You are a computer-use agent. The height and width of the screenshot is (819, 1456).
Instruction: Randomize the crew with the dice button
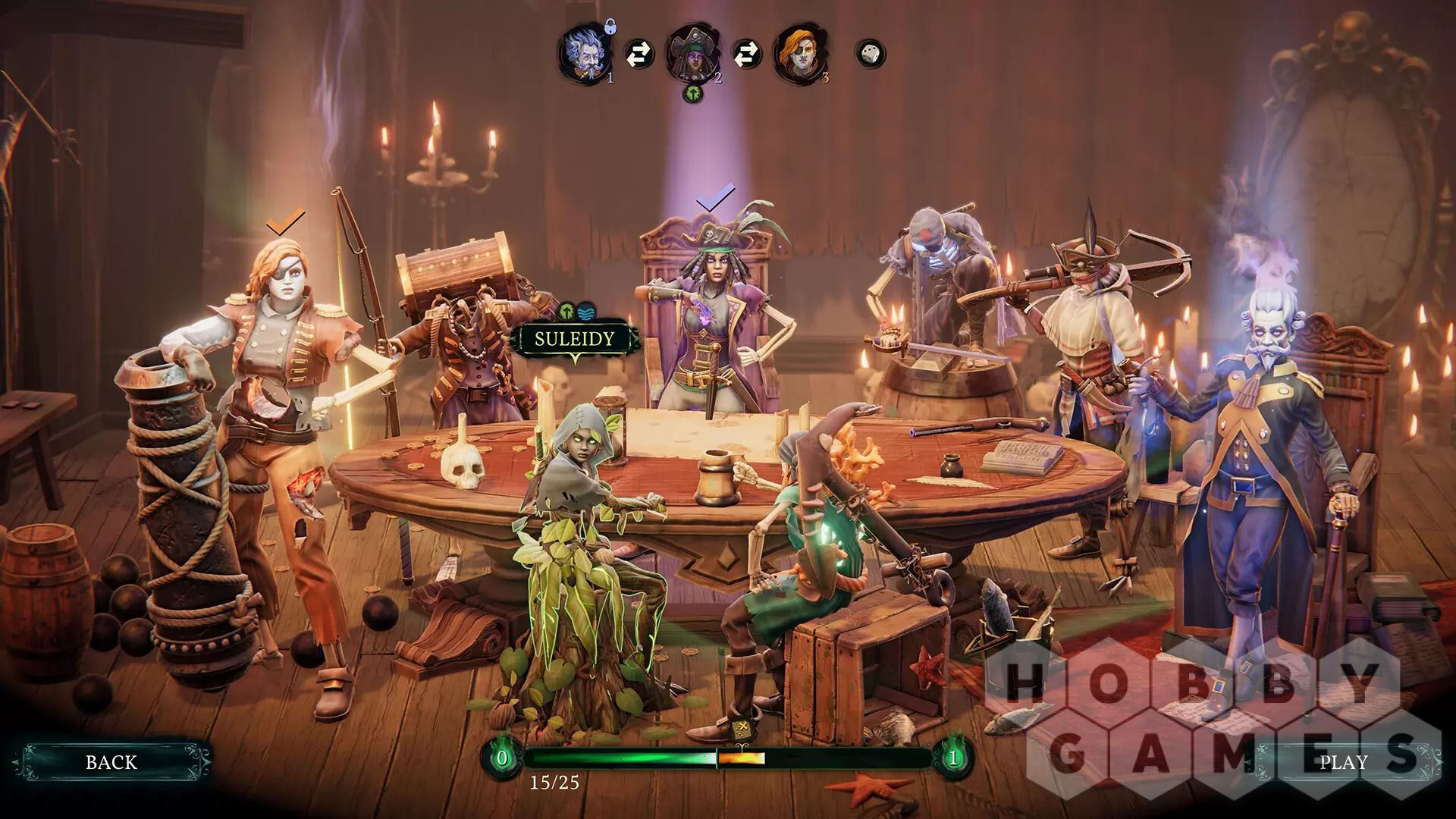point(870,54)
